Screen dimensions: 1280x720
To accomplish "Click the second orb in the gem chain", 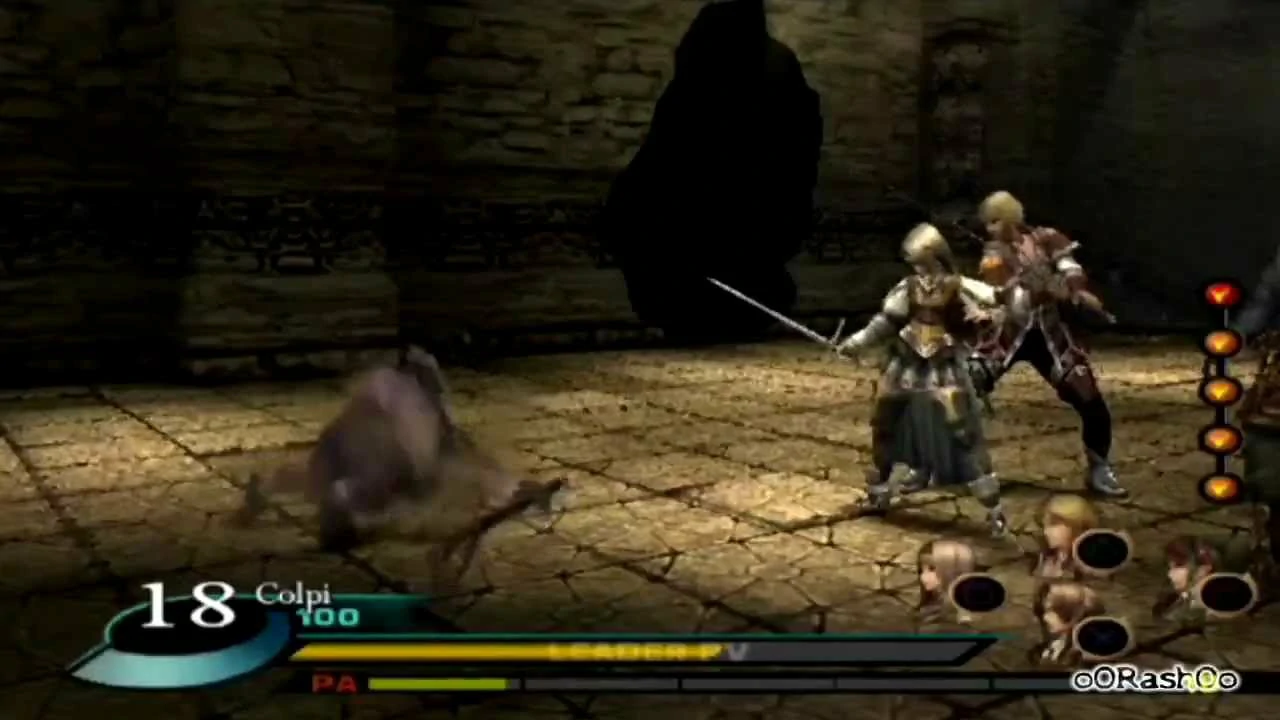I will 1222,342.
